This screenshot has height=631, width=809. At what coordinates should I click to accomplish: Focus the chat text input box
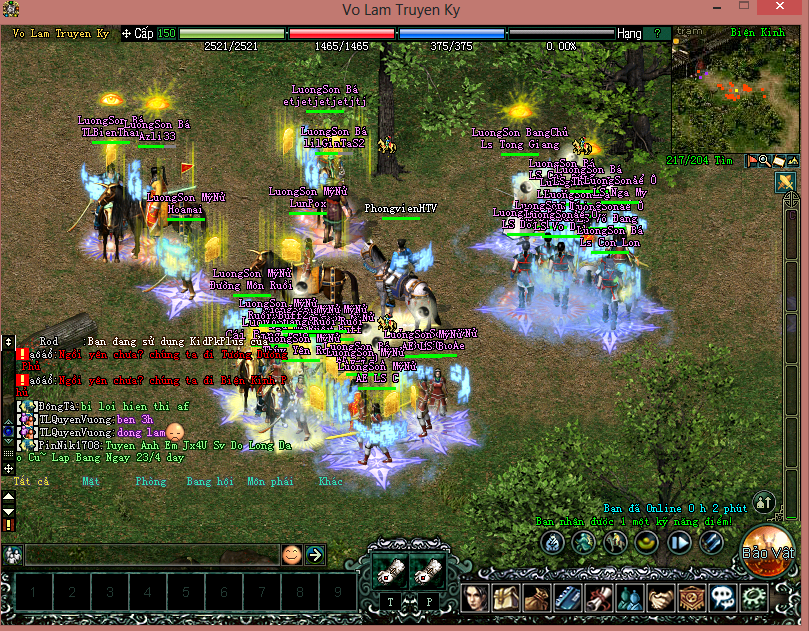pos(150,555)
